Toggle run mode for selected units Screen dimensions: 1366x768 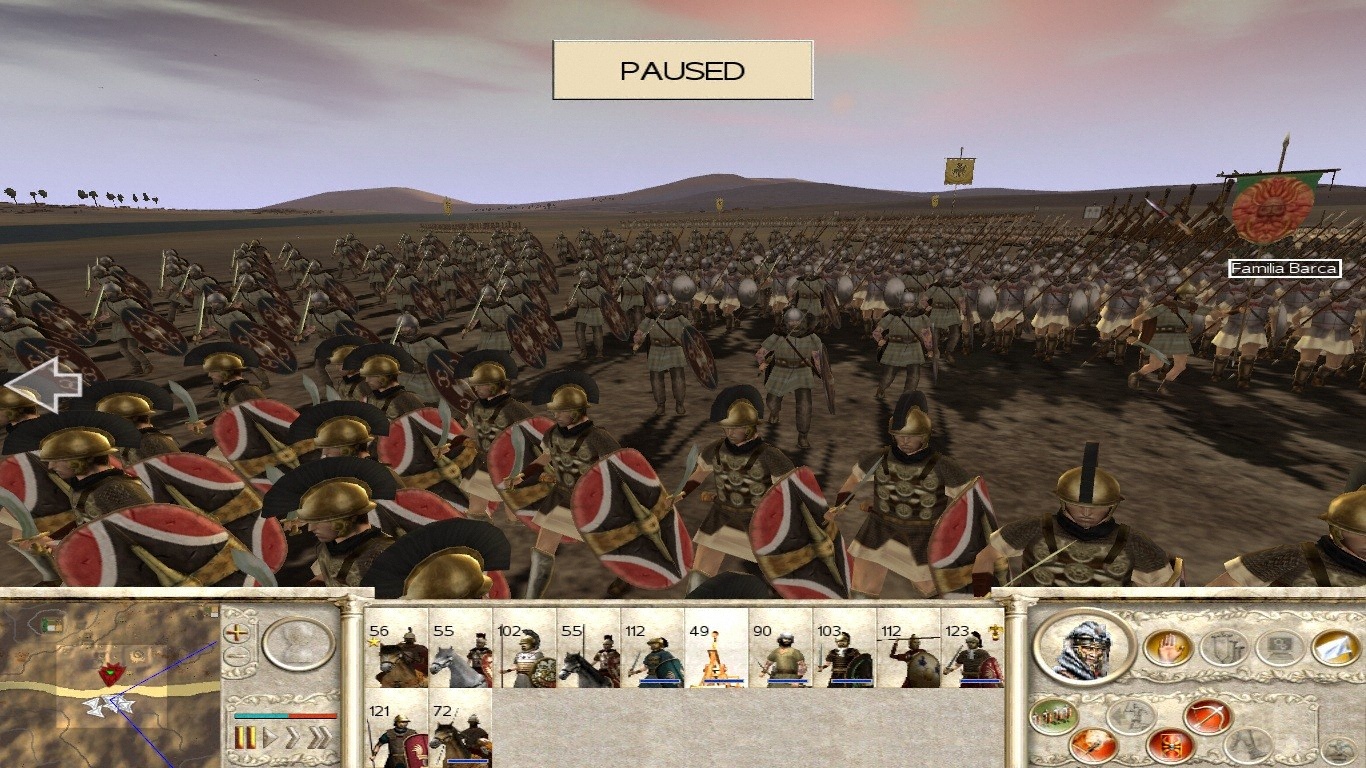[x=1131, y=718]
